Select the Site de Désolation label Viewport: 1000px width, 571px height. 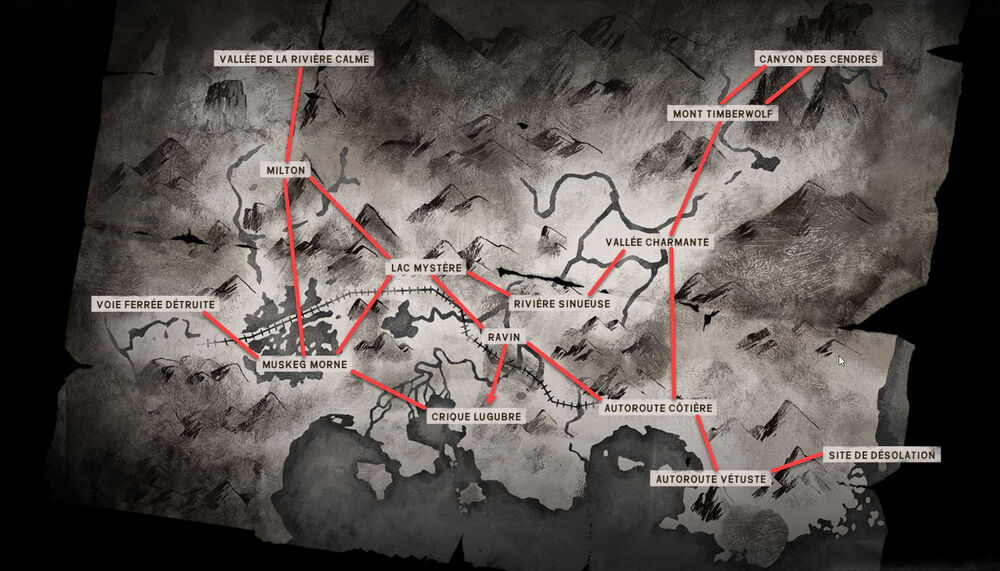pyautogui.click(x=881, y=455)
